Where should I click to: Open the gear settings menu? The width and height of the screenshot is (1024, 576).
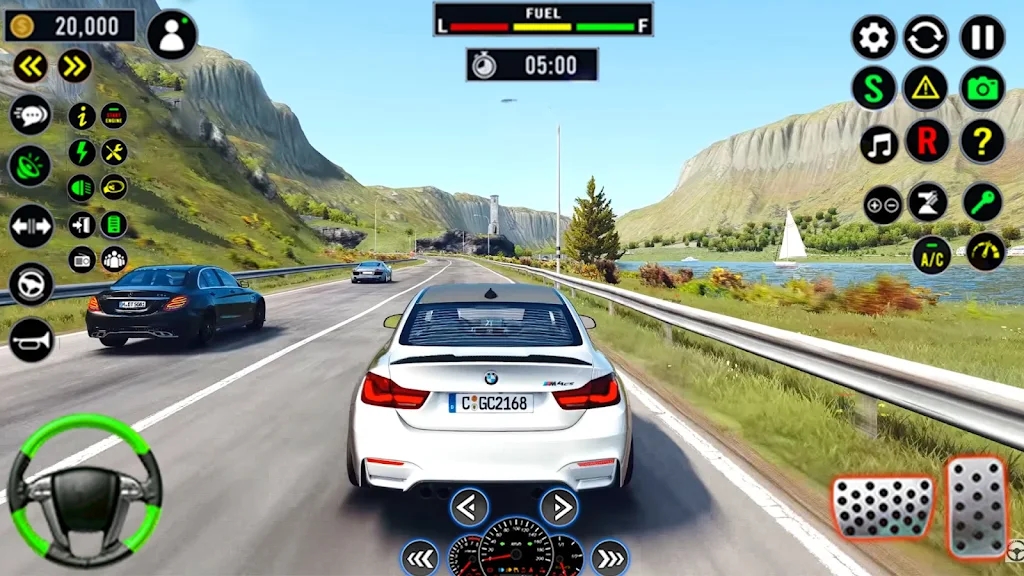coord(874,37)
